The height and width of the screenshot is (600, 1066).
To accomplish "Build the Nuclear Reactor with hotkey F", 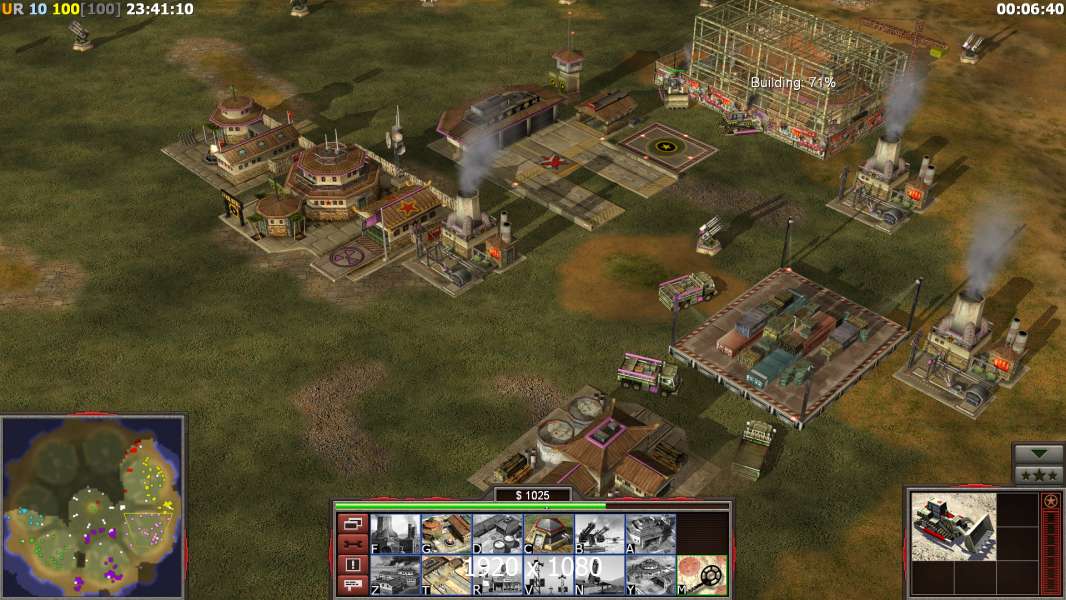I will [395, 533].
